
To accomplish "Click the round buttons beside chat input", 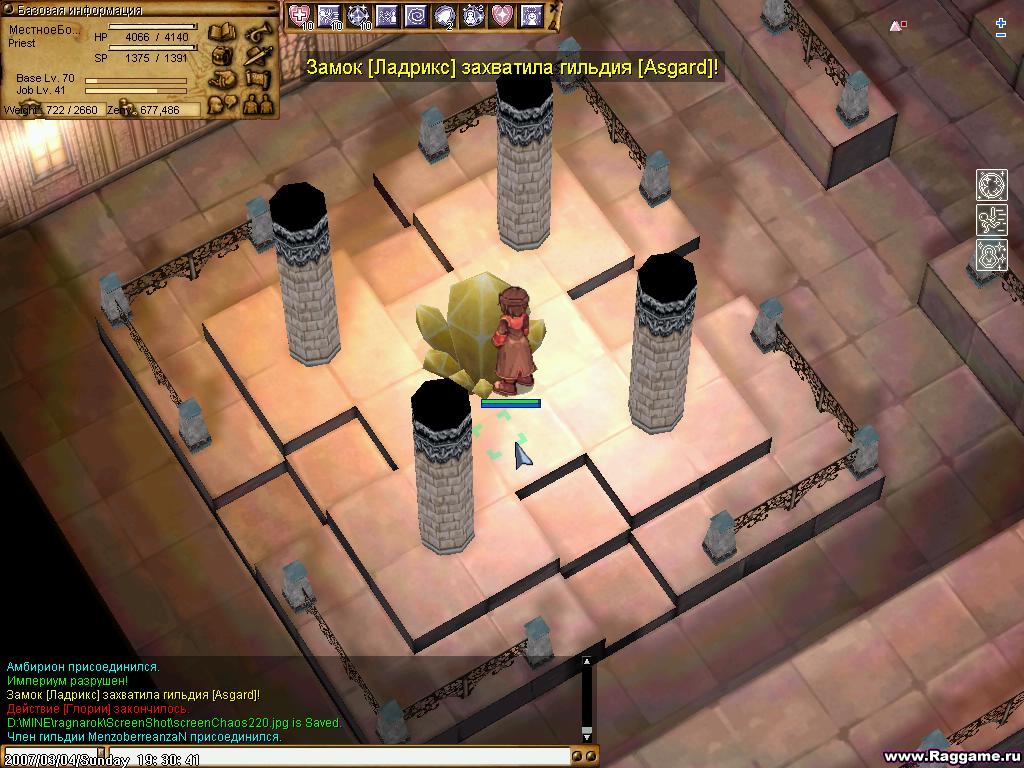I will click(584, 756).
